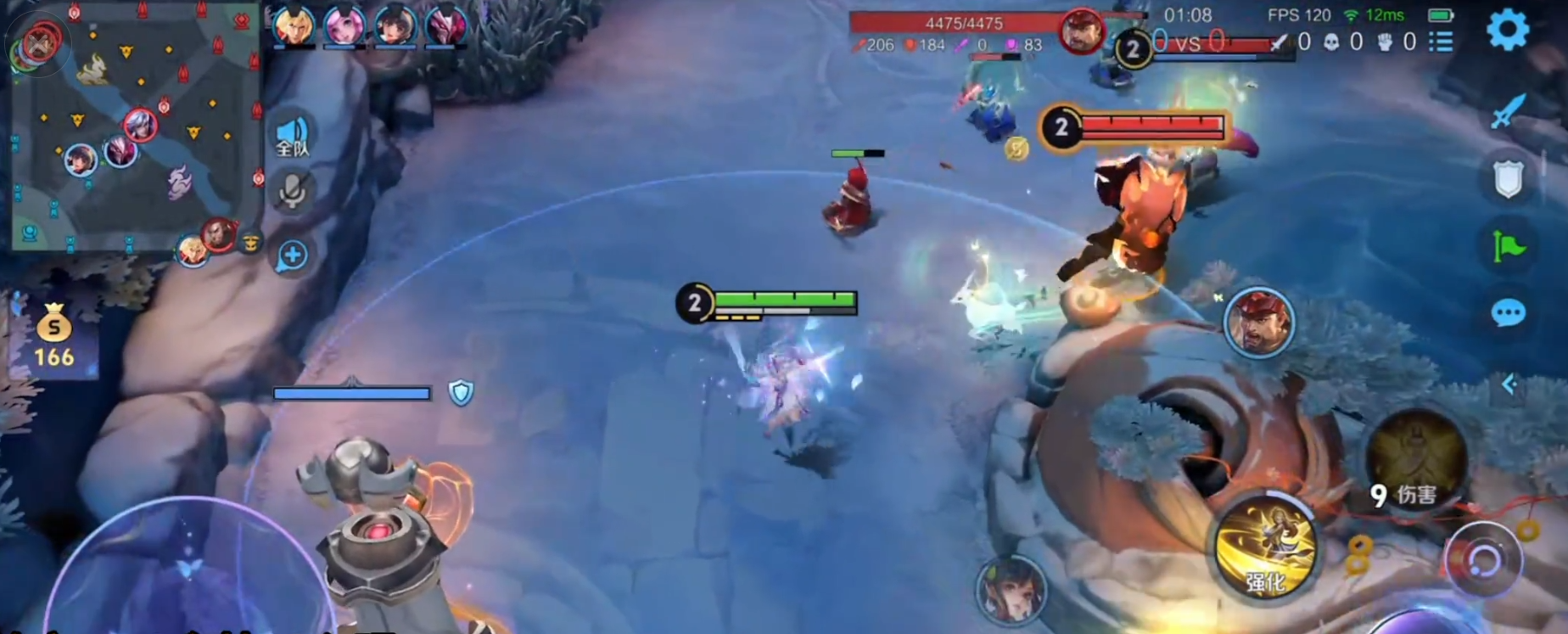The height and width of the screenshot is (634, 1568).
Task: Tap the blue plus bubble button
Action: [292, 255]
